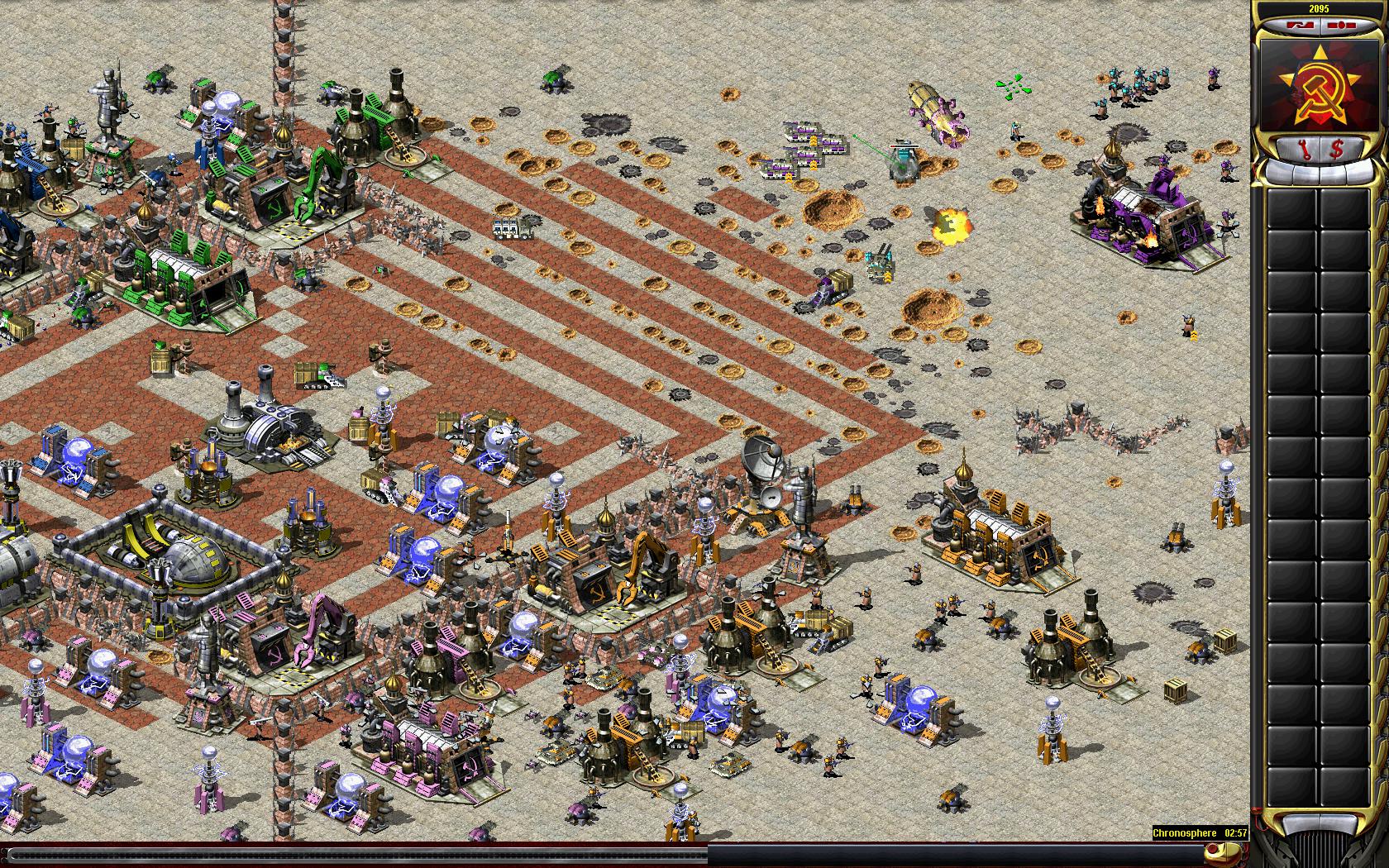Open the diplomacy button with zigzag icon

click(x=1301, y=26)
